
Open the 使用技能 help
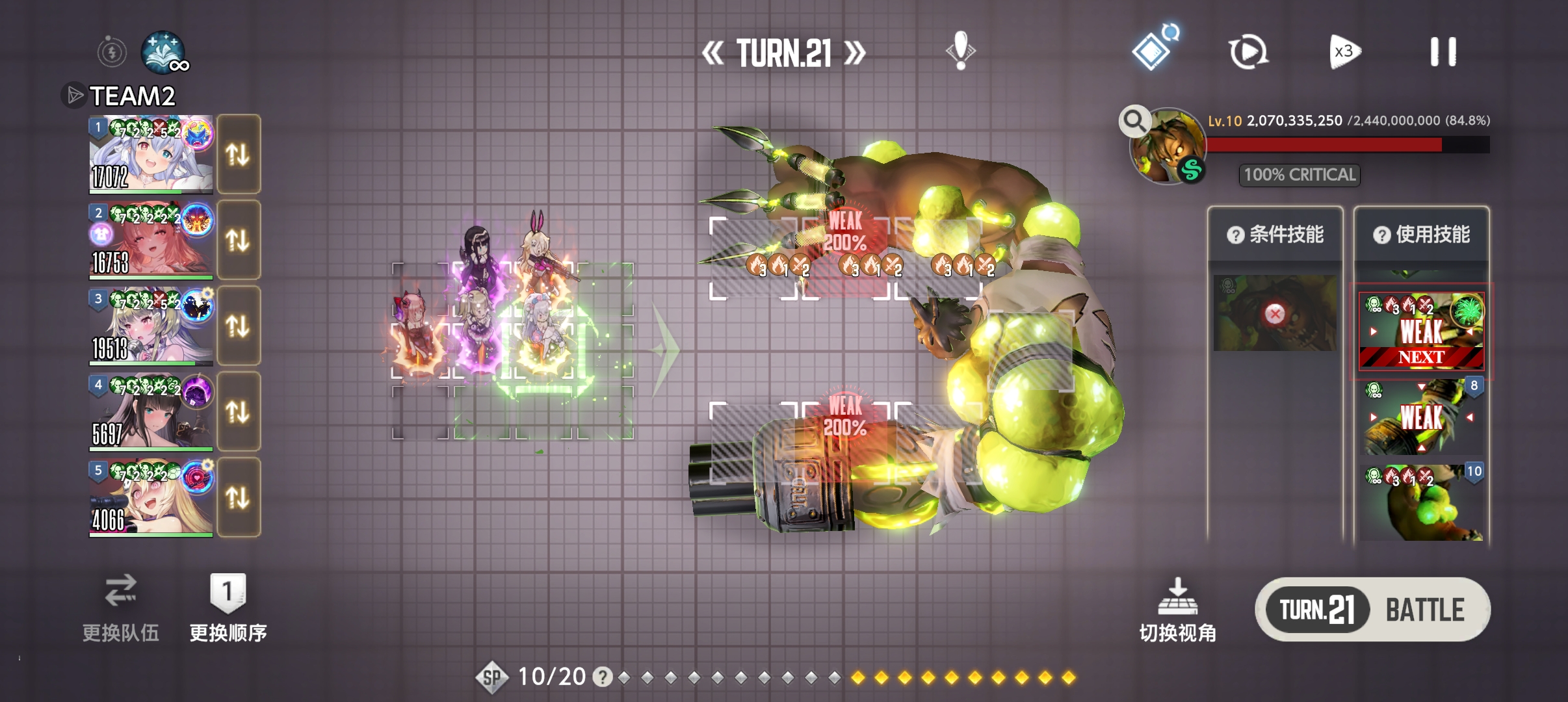pyautogui.click(x=1381, y=235)
